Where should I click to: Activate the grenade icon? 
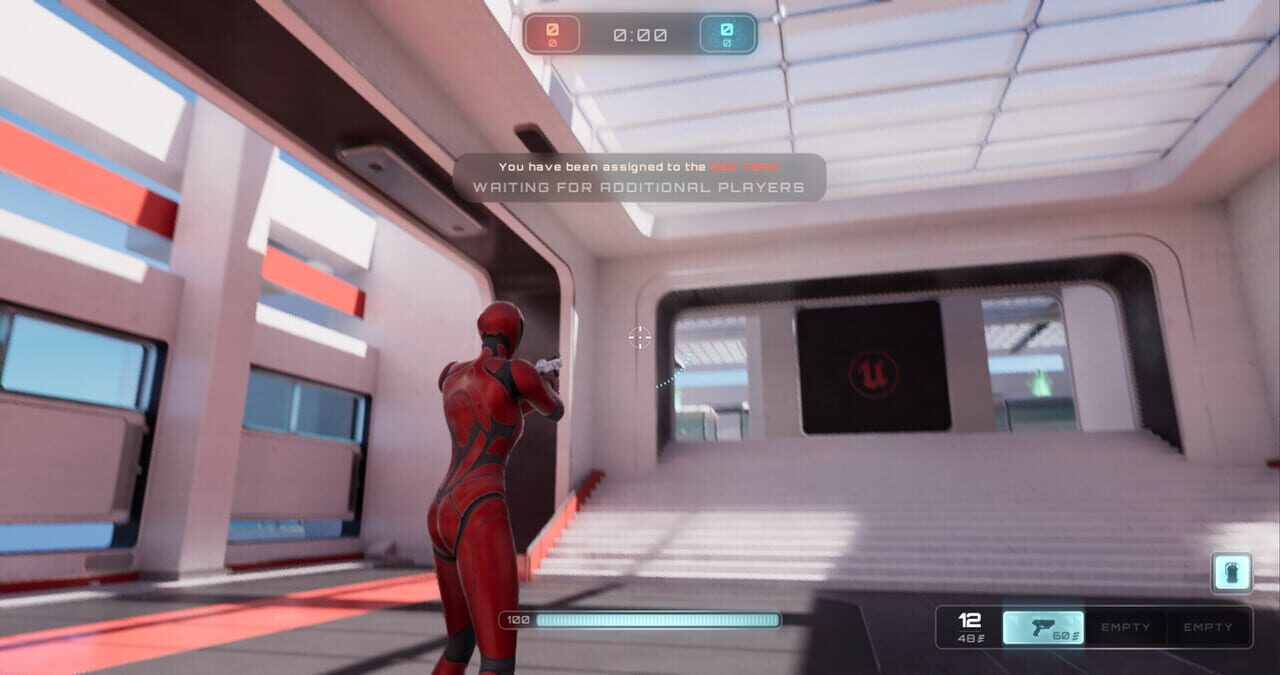coord(1231,573)
